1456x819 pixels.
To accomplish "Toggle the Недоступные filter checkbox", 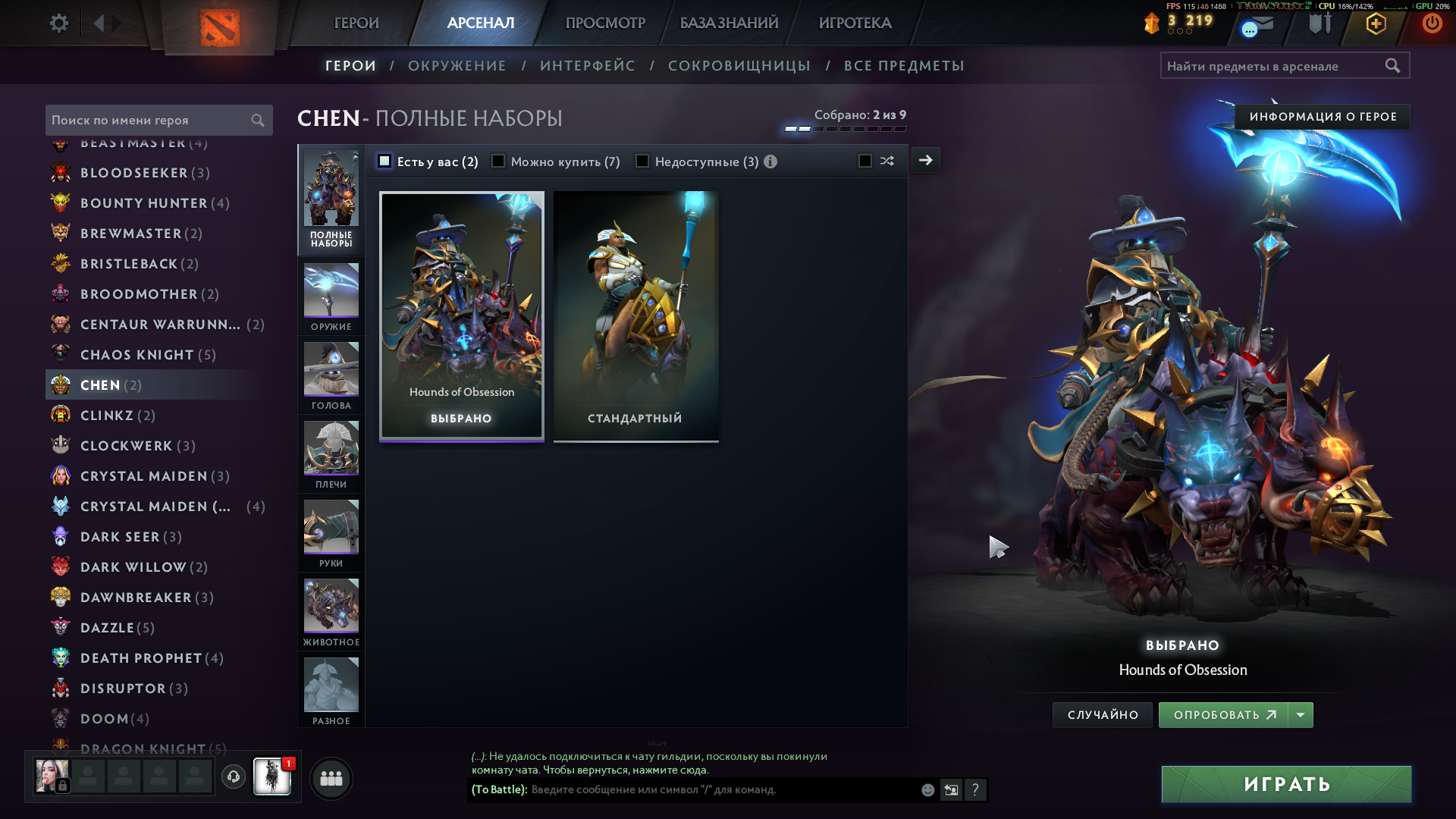I will pos(642,161).
